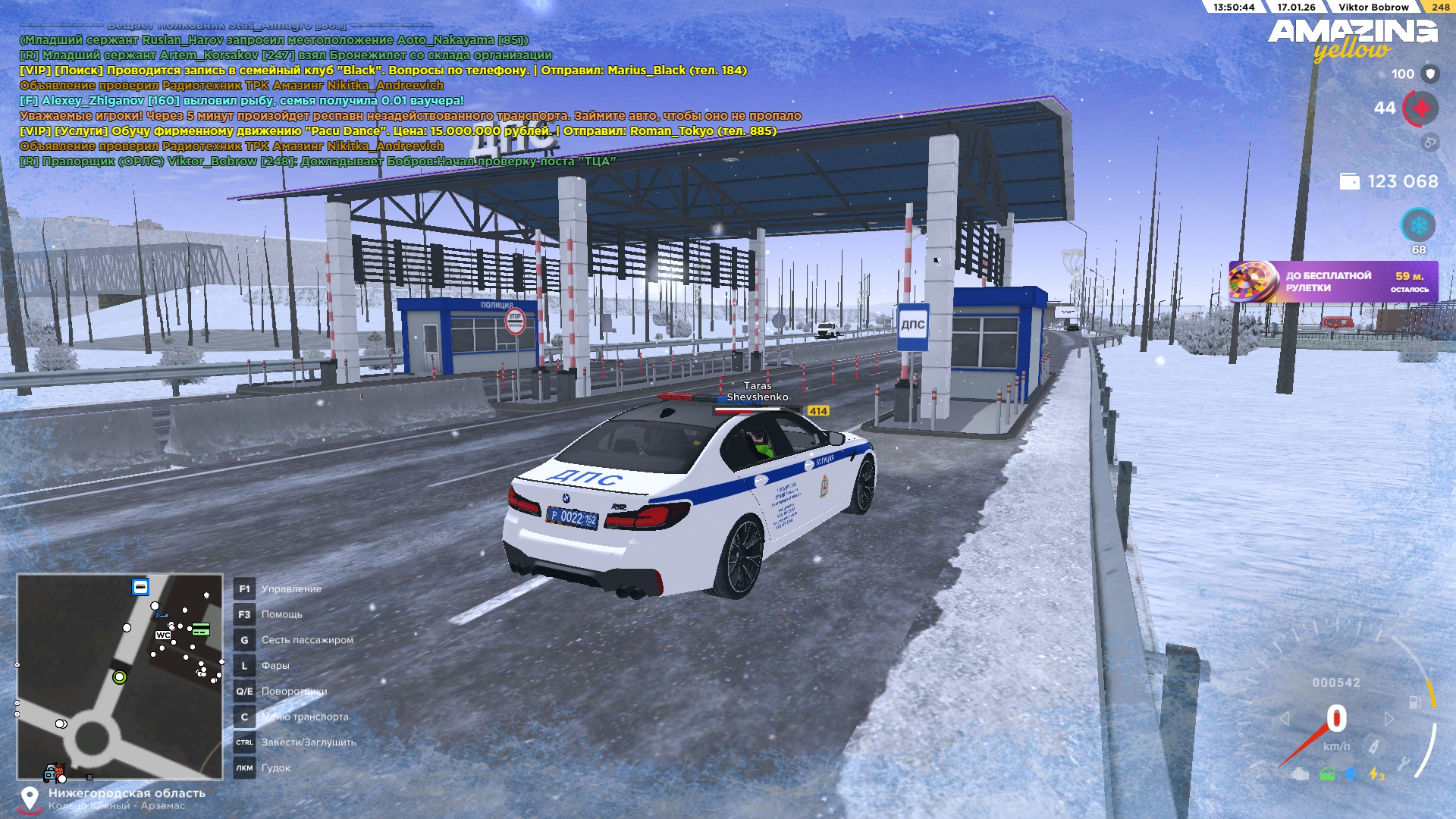Click the VIP Pacu Dance chat message
Screen dimensions: 1456x819
click(x=398, y=130)
